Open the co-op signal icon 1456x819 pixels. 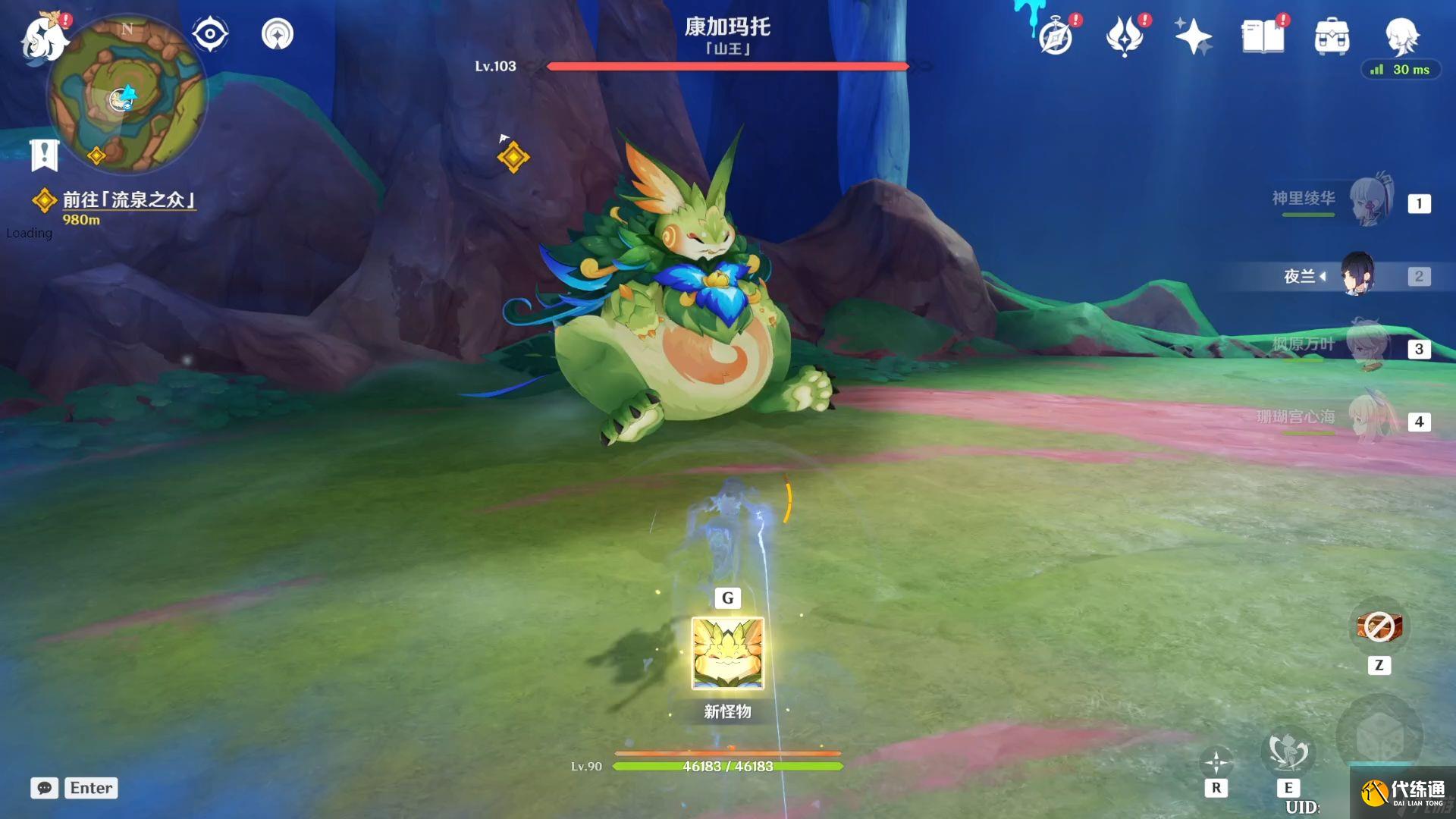[x=278, y=34]
